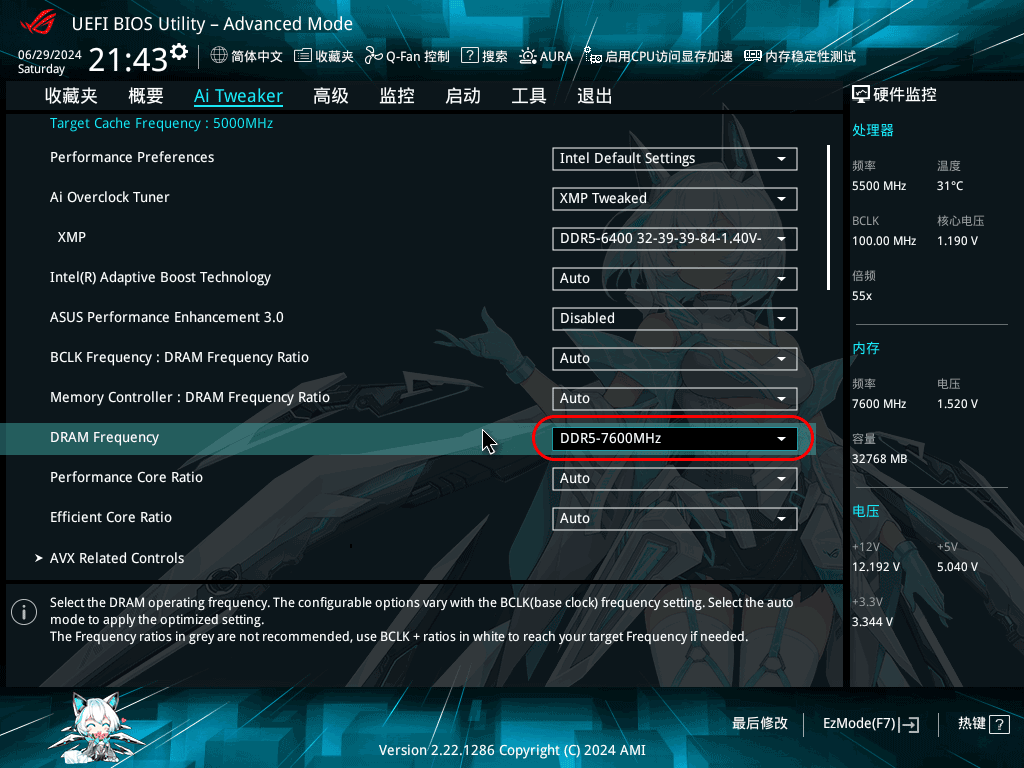The width and height of the screenshot is (1024, 768).
Task: Open ASUS Performance Enhancement 3.0 dropdown
Action: click(x=674, y=318)
